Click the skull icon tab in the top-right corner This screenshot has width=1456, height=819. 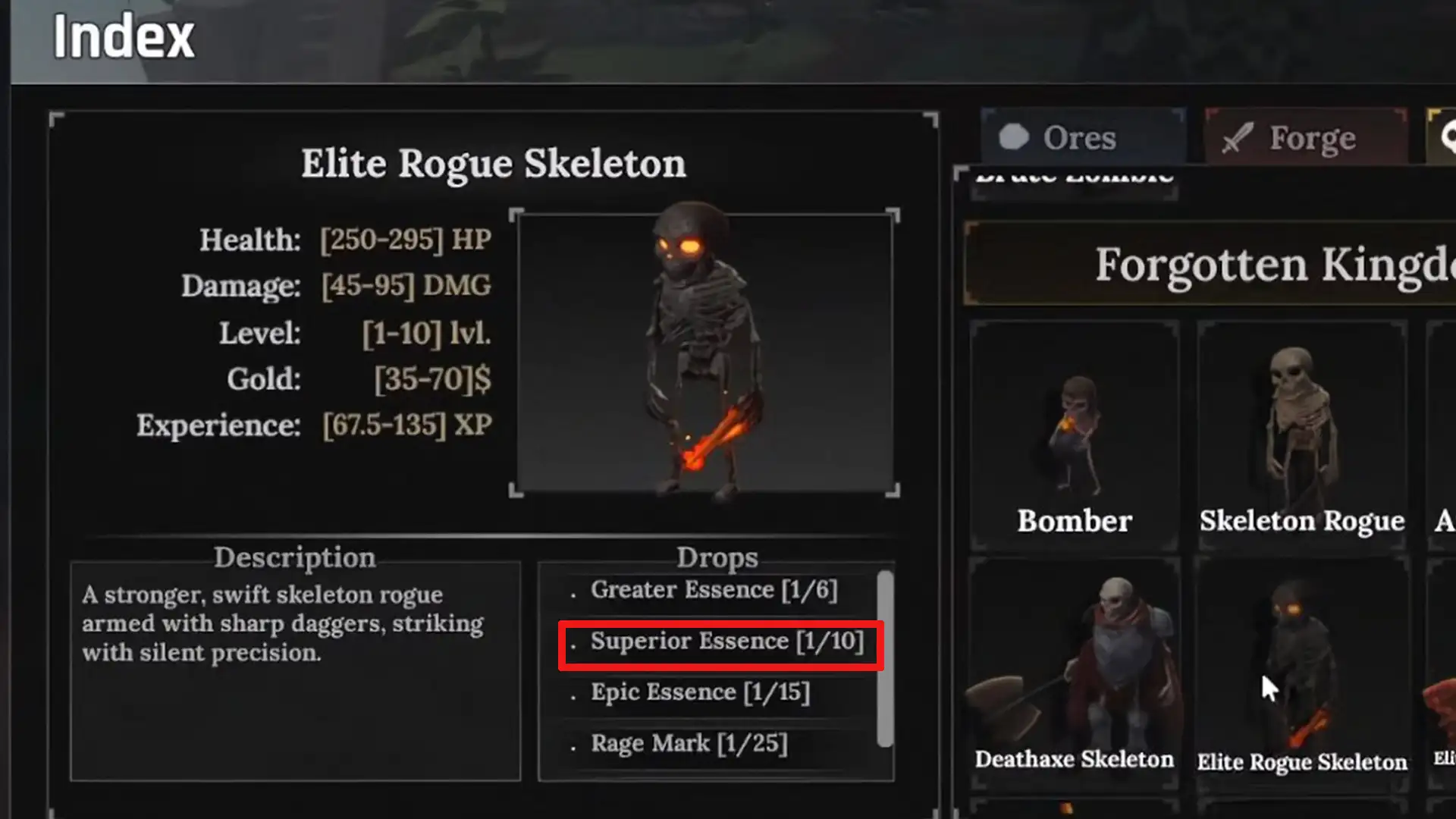(x=1443, y=136)
